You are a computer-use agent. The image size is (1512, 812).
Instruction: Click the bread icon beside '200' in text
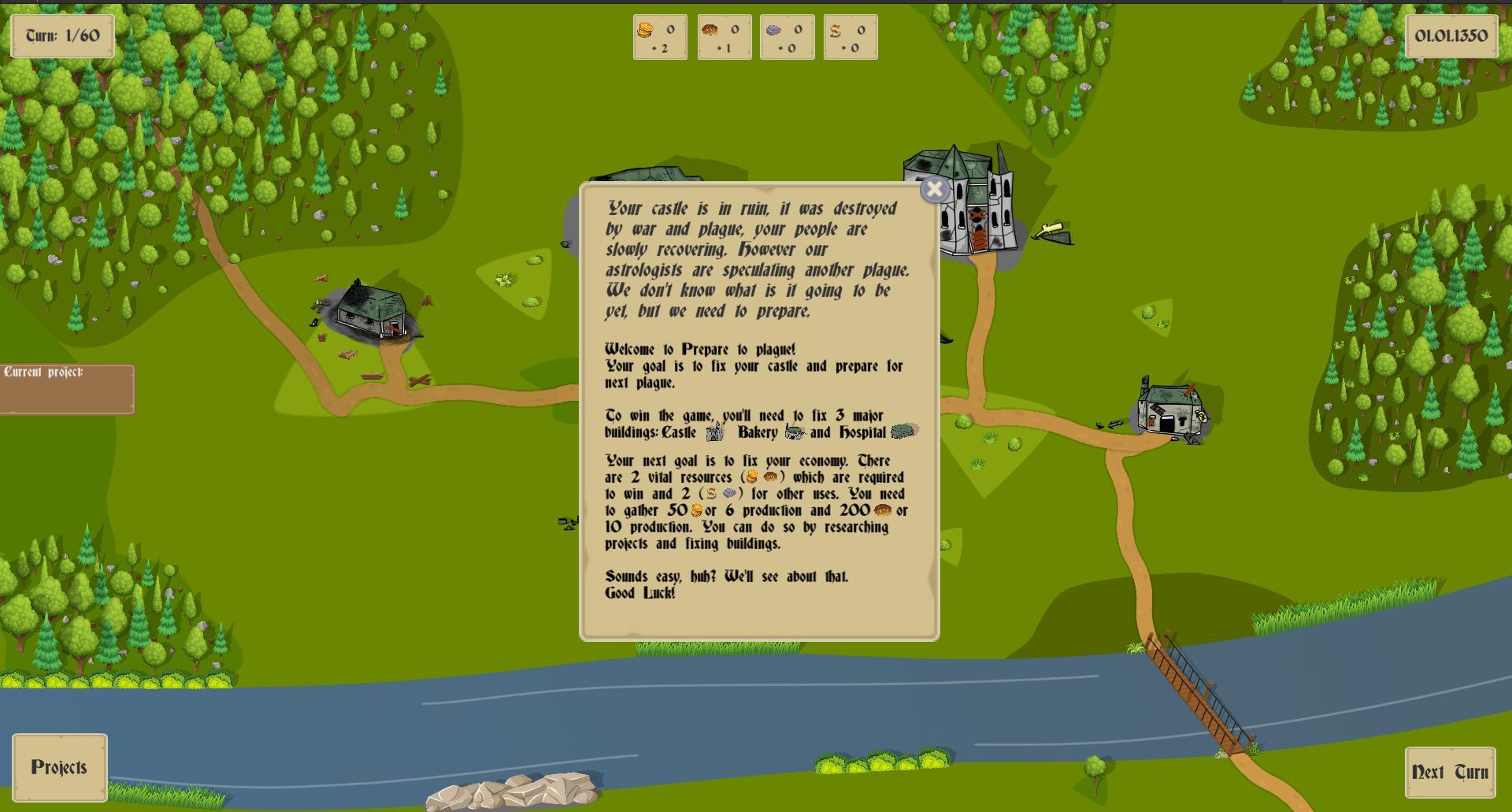[x=884, y=510]
